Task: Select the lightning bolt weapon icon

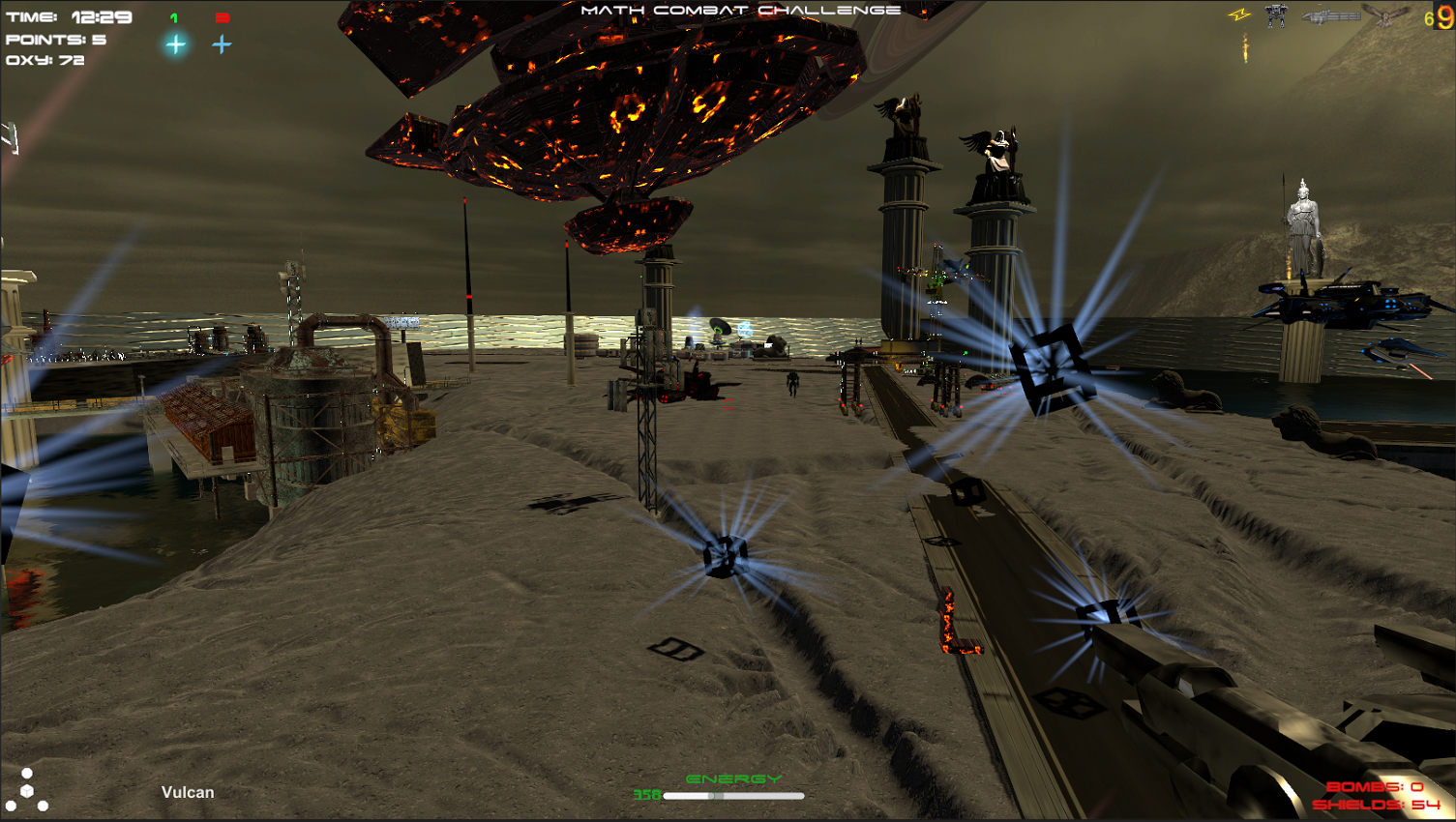Action: click(1239, 15)
